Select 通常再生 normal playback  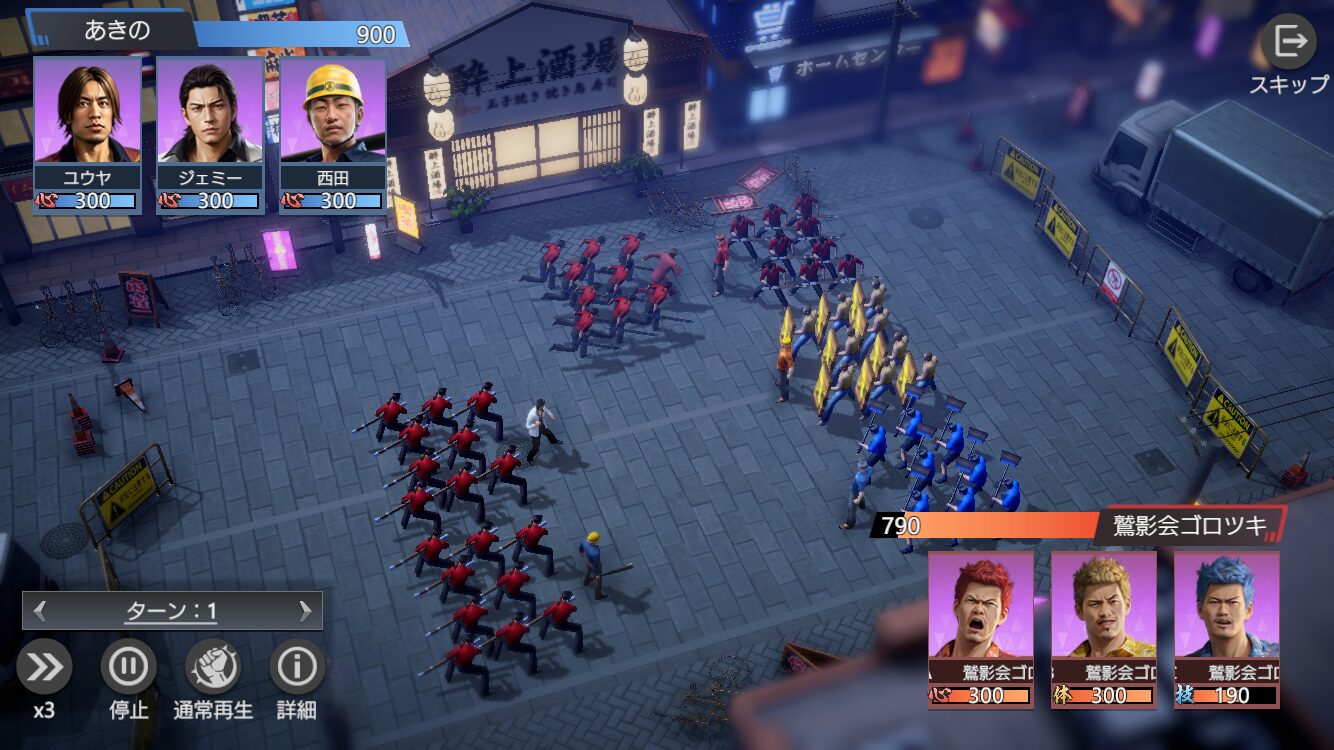[213, 668]
